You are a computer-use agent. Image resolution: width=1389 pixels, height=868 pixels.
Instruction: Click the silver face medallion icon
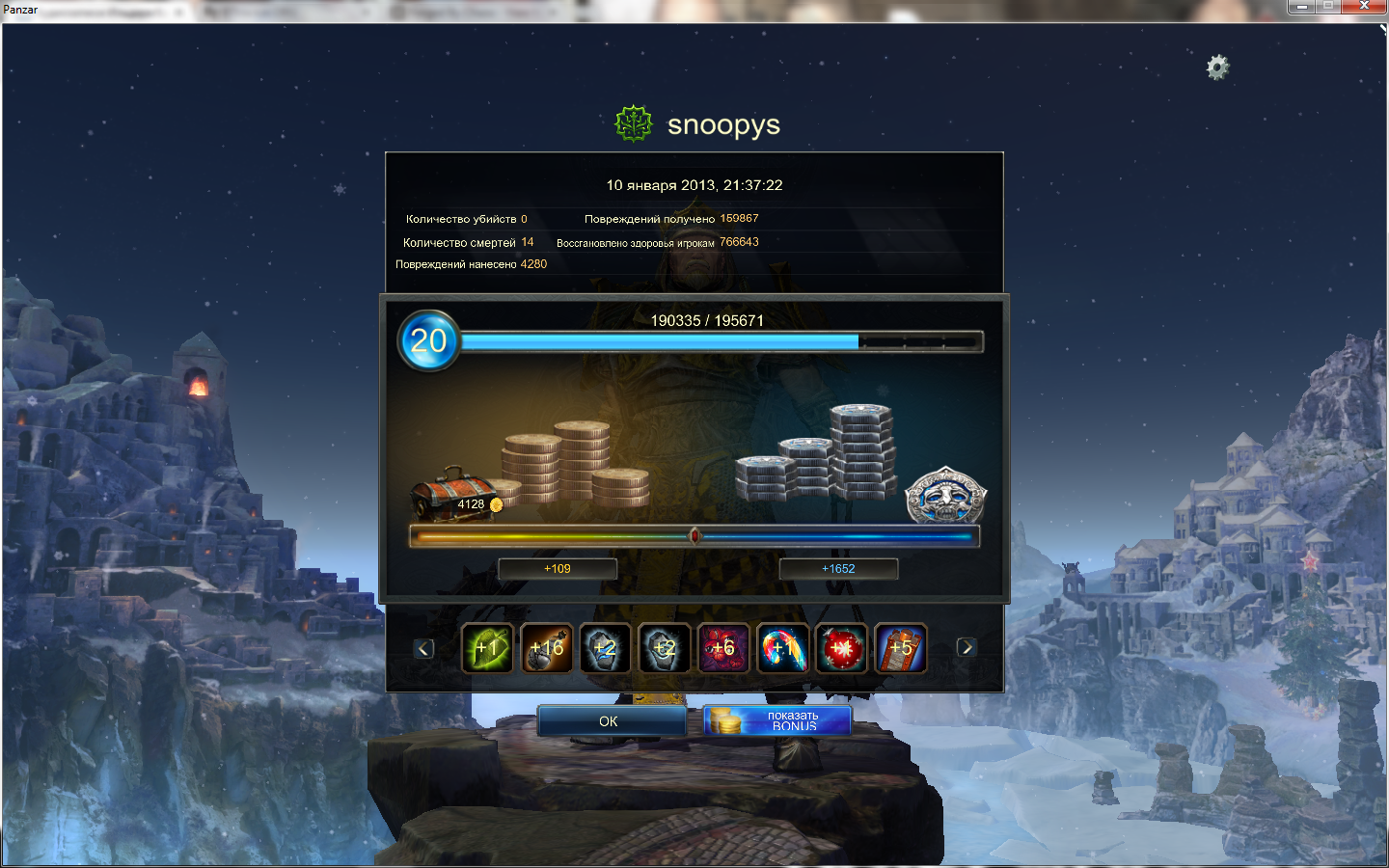(945, 496)
